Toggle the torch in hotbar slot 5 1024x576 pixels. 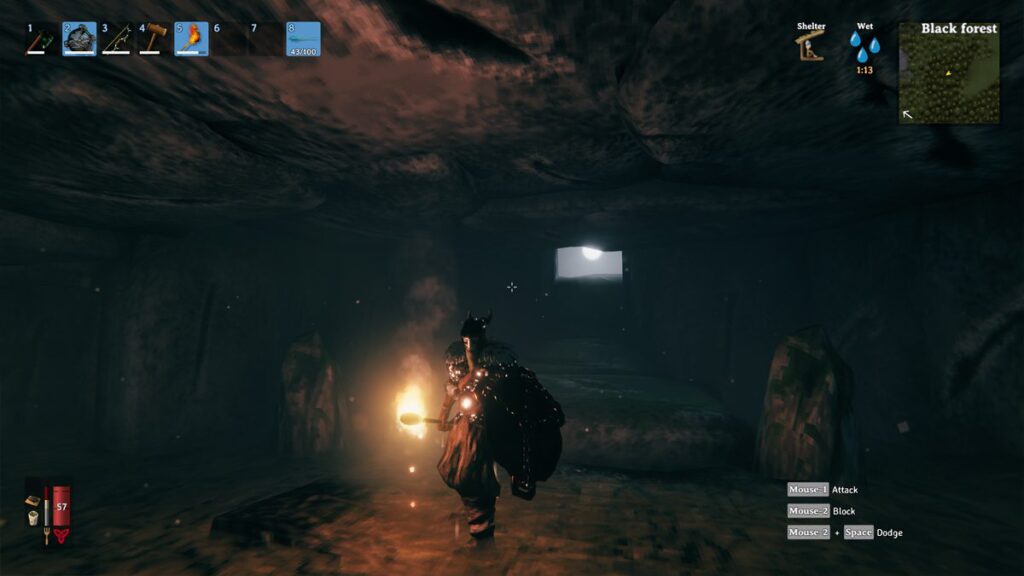pyautogui.click(x=191, y=40)
